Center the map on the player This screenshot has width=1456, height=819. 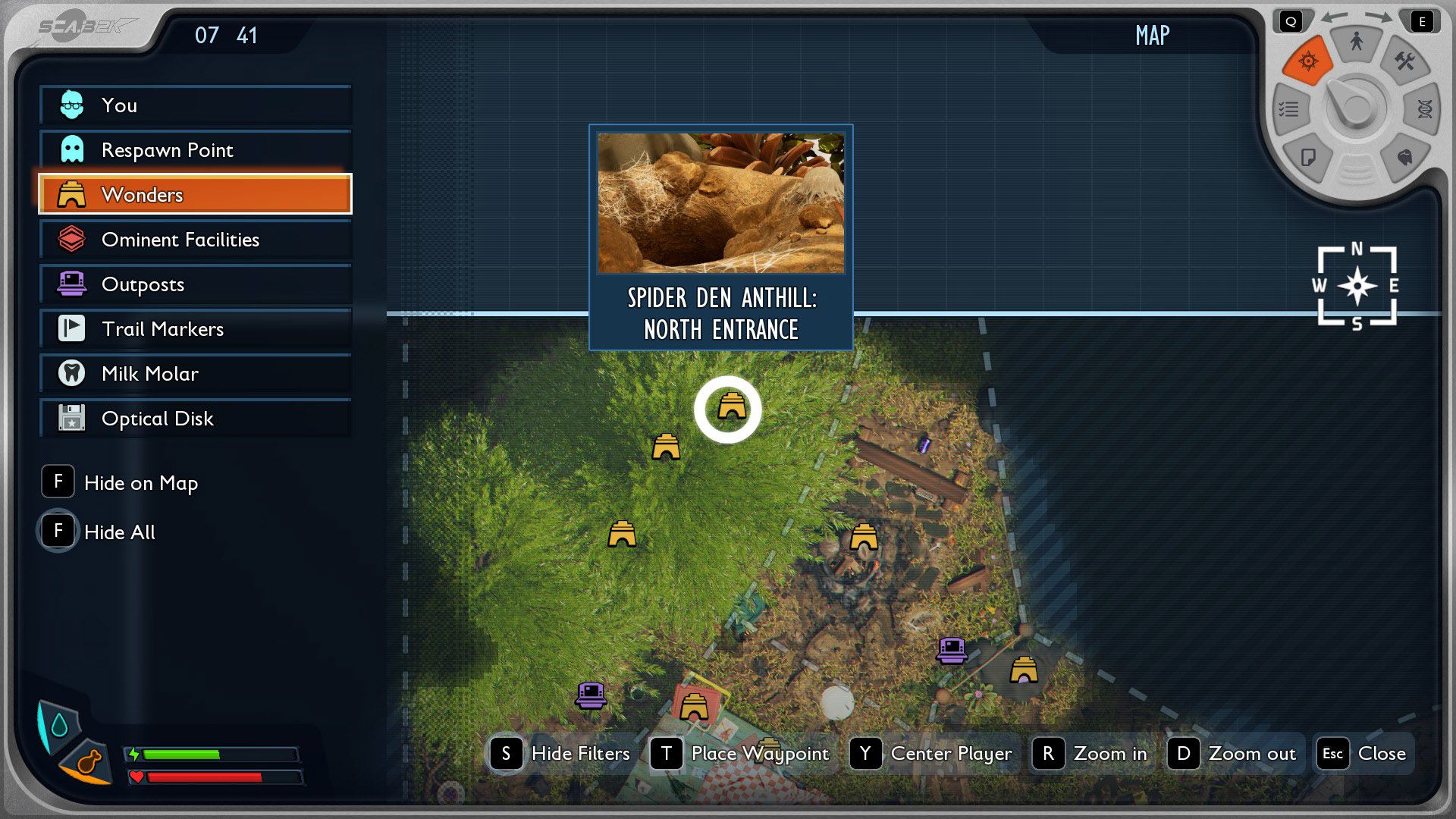tap(932, 754)
